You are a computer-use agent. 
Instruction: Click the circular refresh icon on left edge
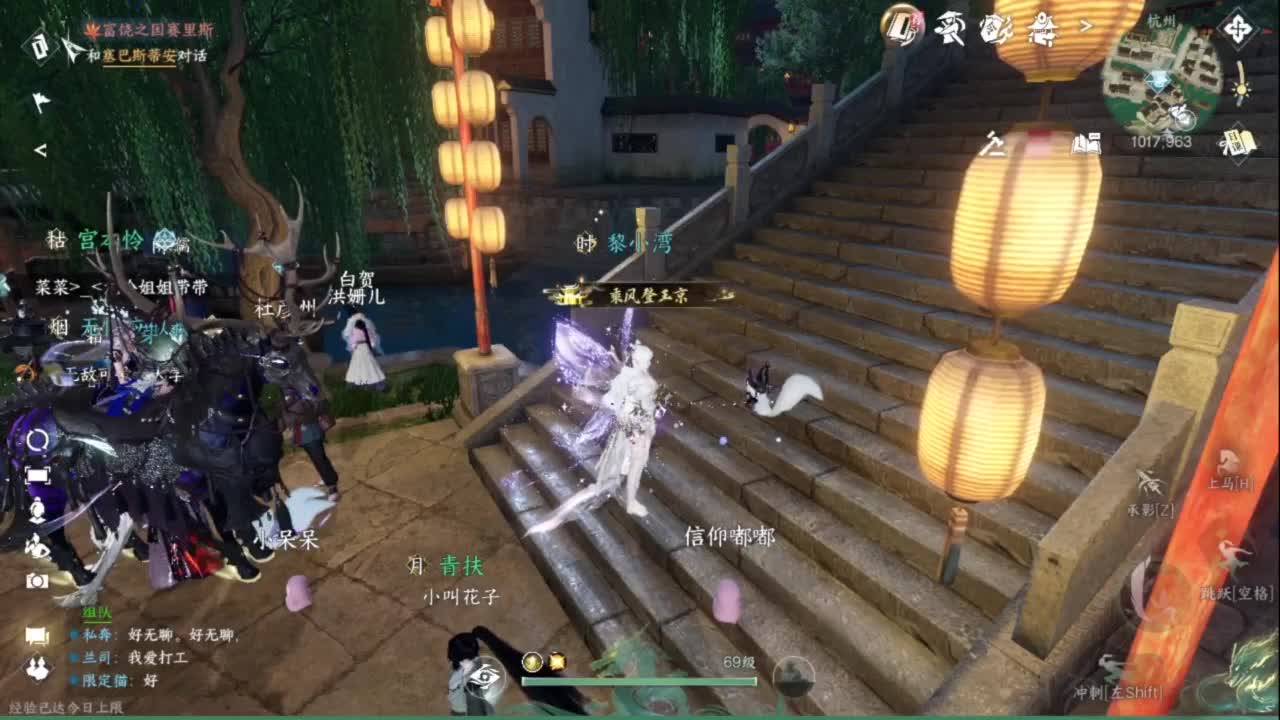click(38, 440)
